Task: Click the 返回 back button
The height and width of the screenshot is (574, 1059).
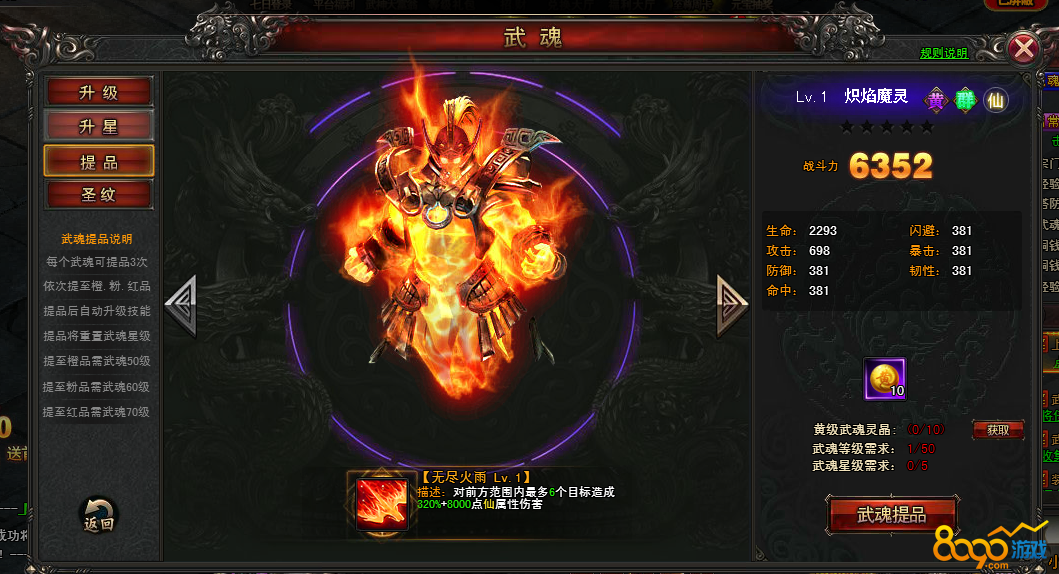Action: tap(98, 517)
